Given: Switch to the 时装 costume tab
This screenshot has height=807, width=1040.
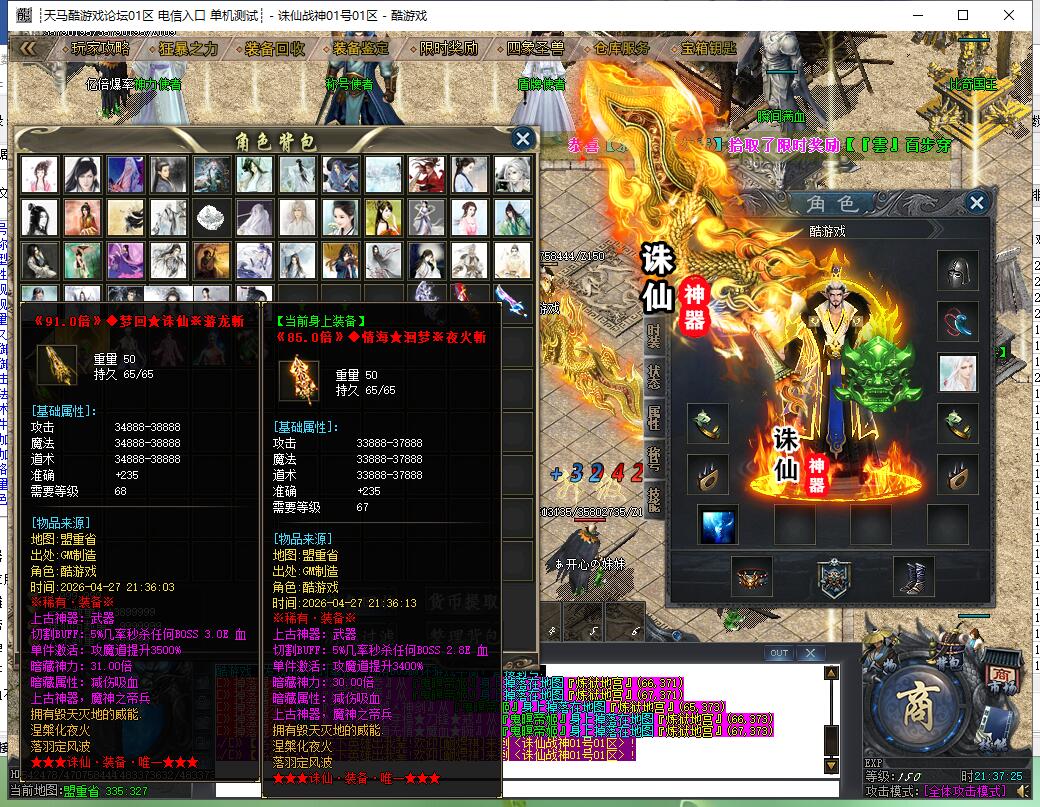Looking at the screenshot, I should 654,336.
